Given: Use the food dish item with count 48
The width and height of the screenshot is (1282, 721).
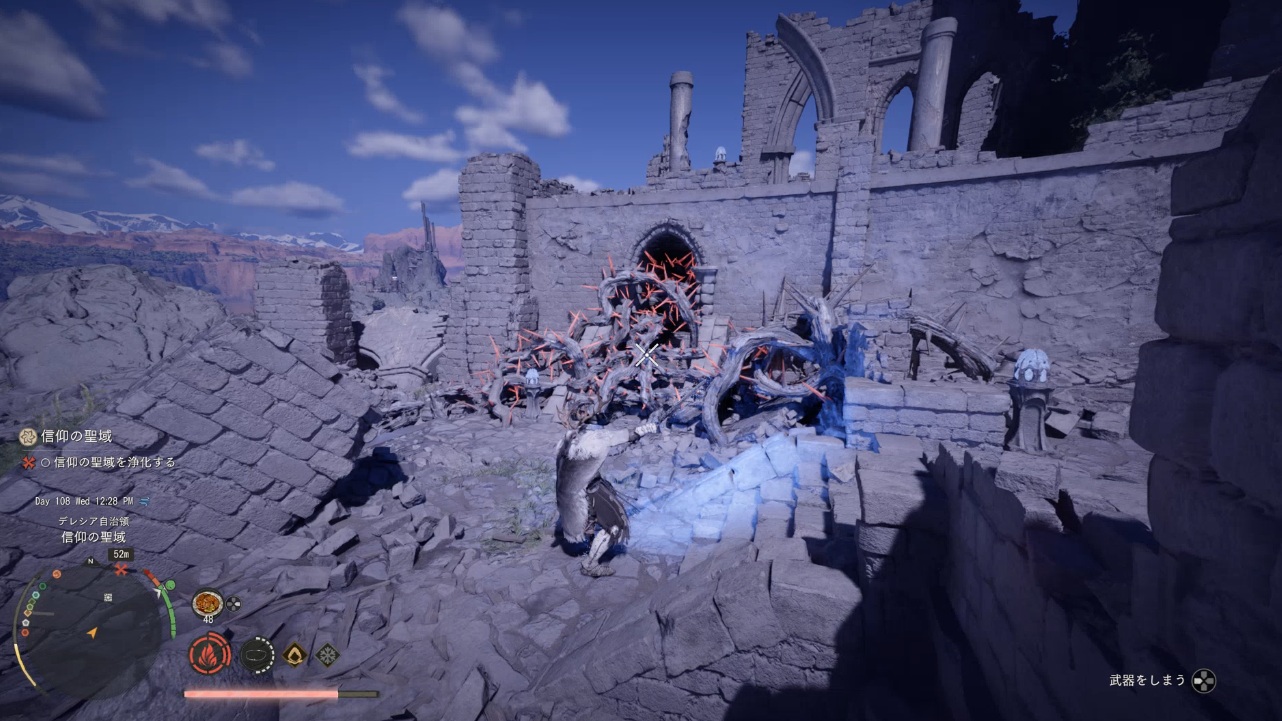Looking at the screenshot, I should coord(207,603).
